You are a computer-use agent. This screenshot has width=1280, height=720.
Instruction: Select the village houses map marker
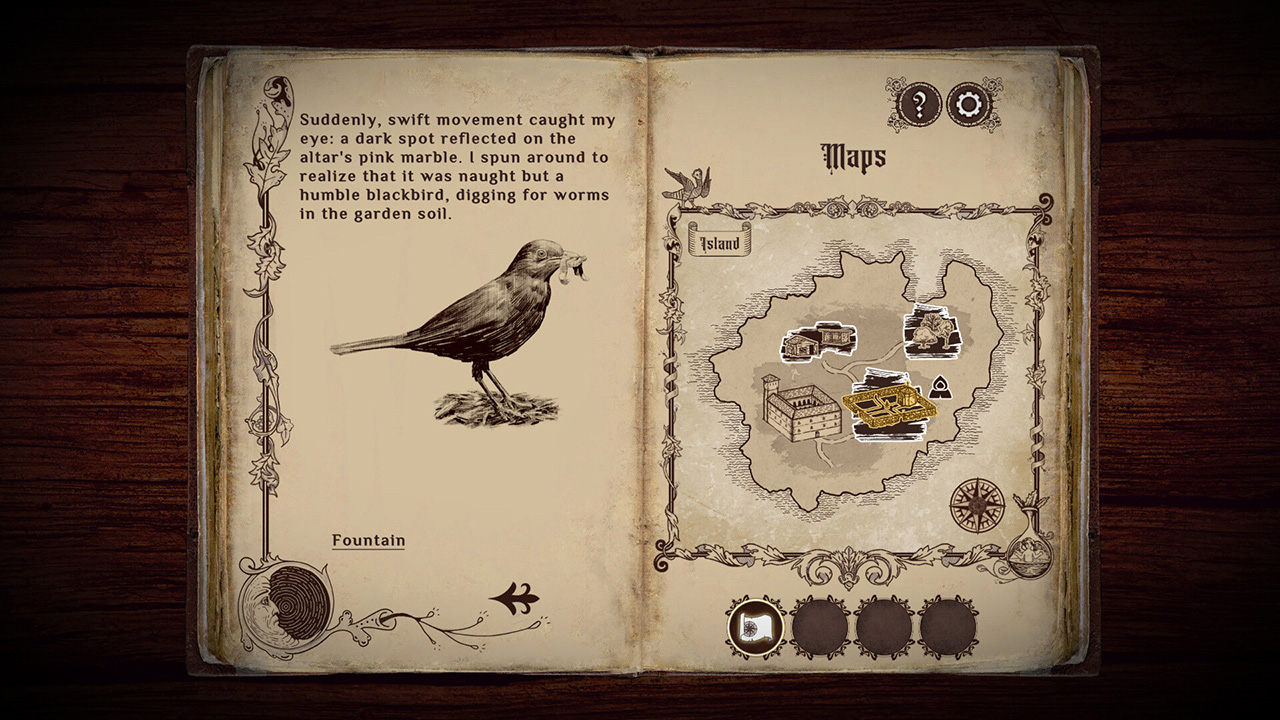click(x=820, y=340)
